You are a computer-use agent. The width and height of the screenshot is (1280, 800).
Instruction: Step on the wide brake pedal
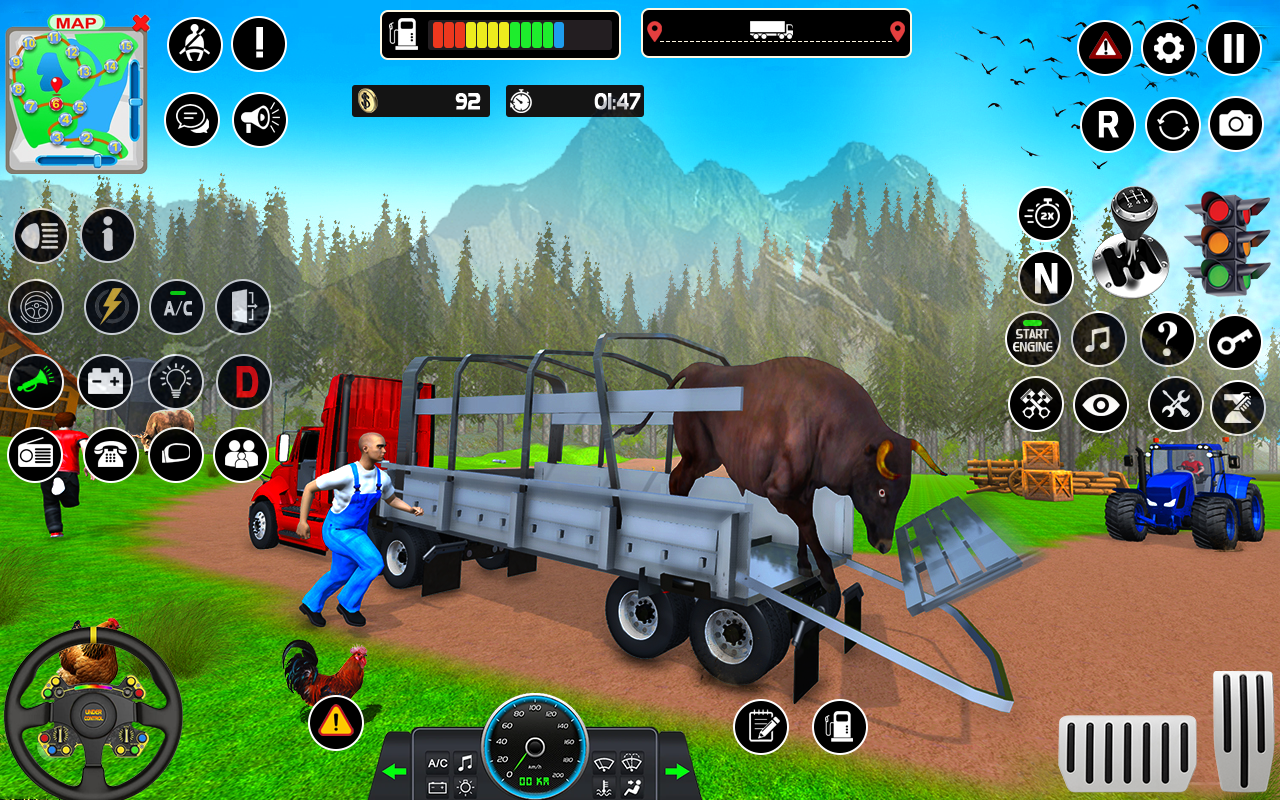1127,752
